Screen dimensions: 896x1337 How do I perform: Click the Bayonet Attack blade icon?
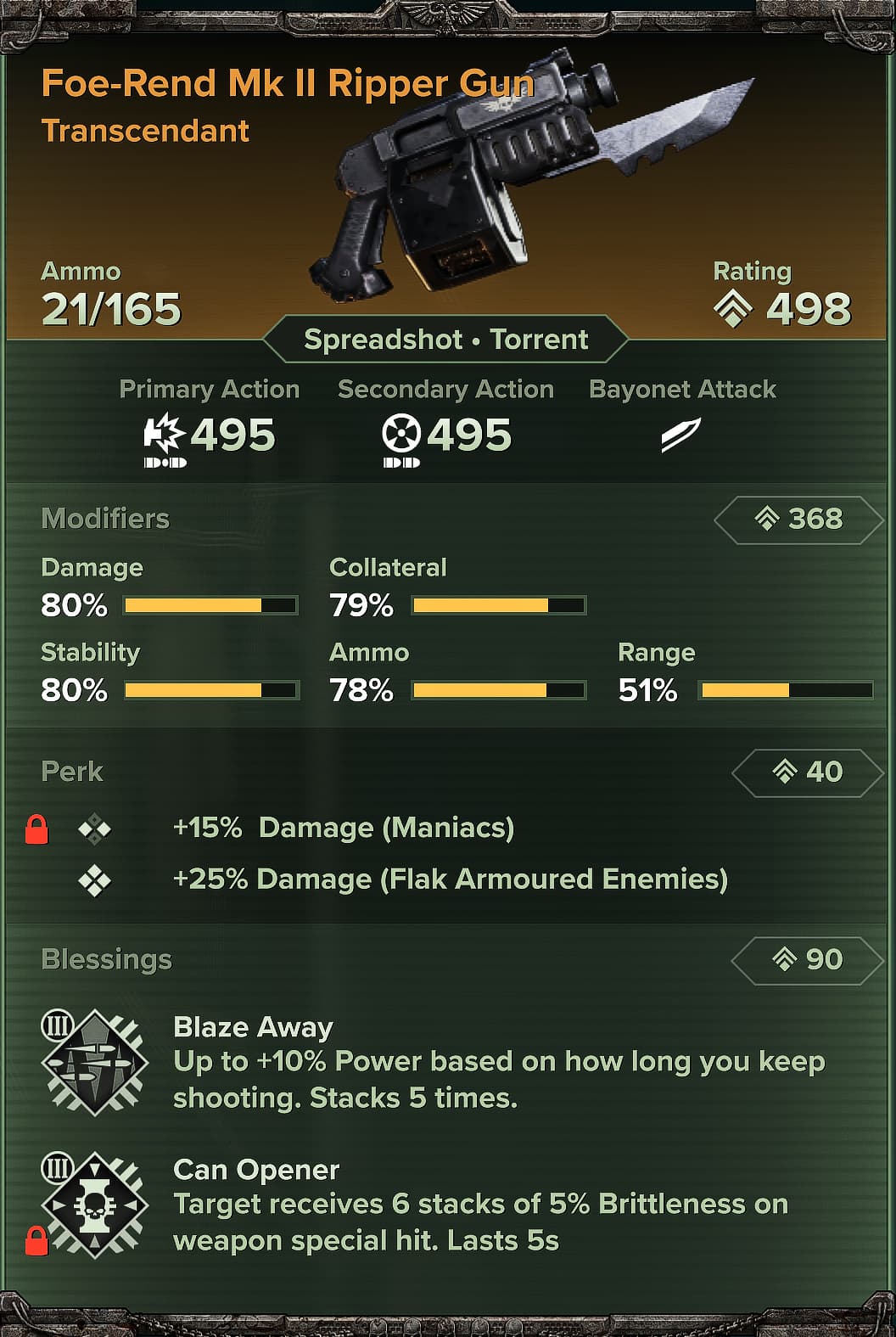point(680,435)
